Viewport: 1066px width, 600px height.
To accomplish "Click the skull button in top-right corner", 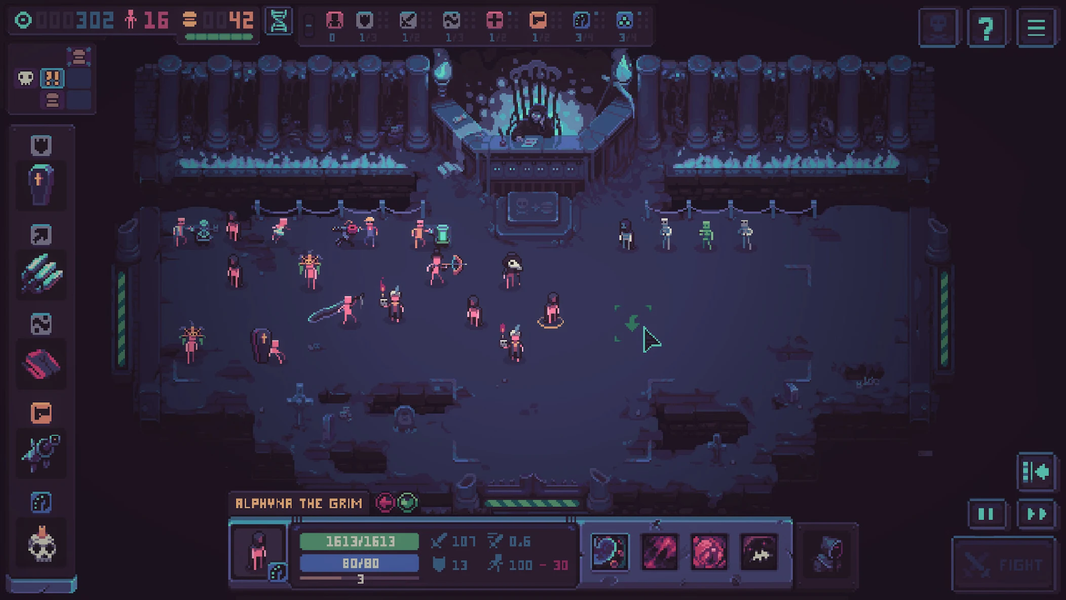I will [x=938, y=28].
